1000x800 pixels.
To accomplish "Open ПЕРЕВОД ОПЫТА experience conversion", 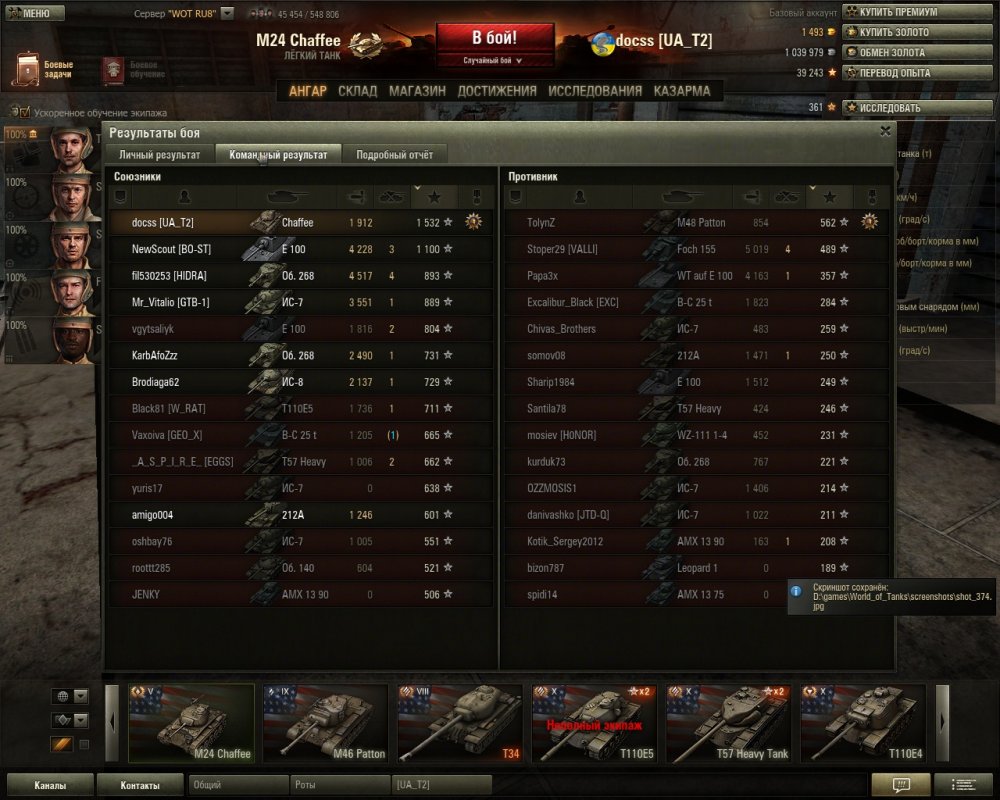I will pyautogui.click(x=892, y=72).
